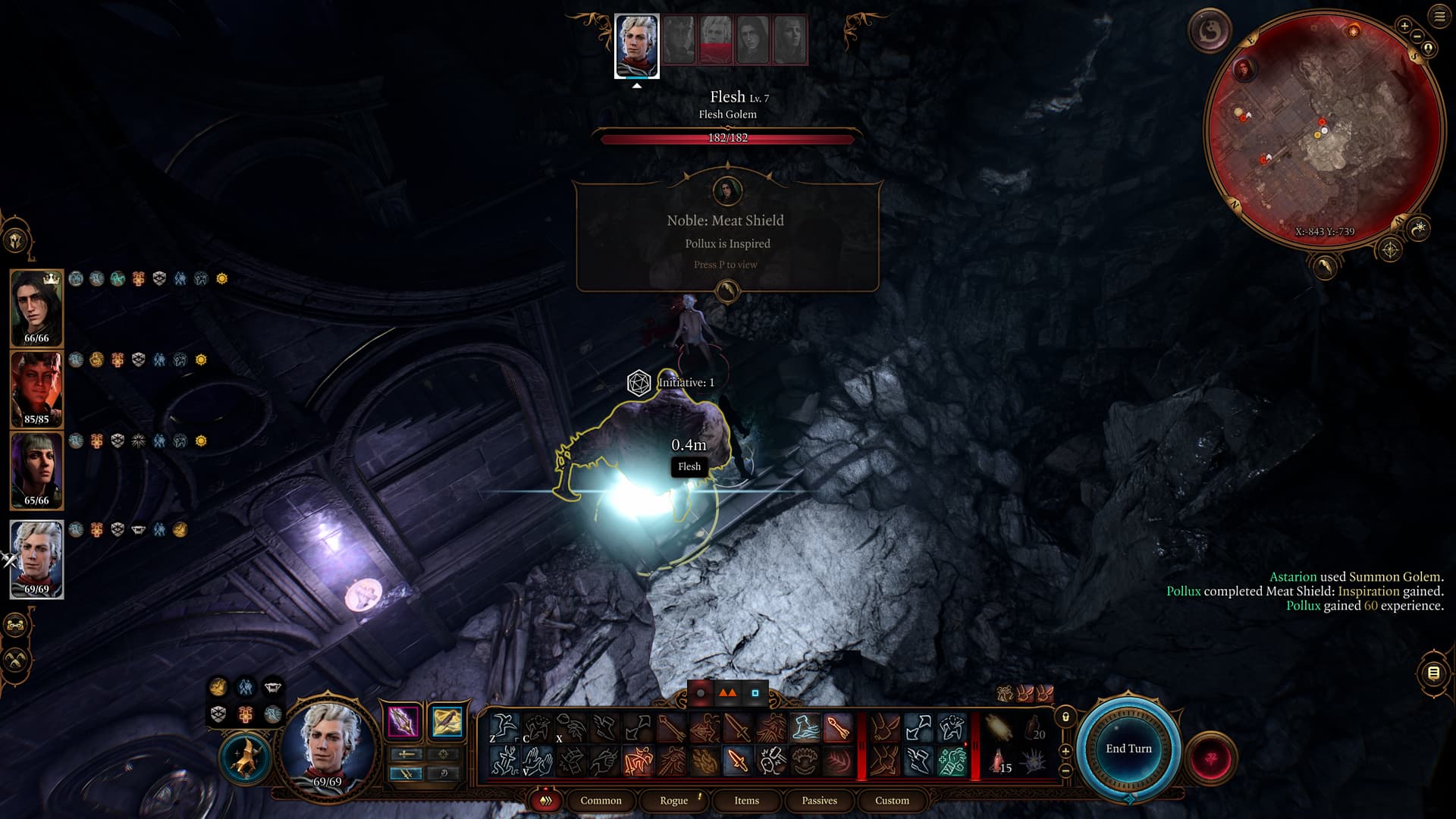Switch to the Common hotbar tab
This screenshot has width=1456, height=819.
tap(601, 800)
